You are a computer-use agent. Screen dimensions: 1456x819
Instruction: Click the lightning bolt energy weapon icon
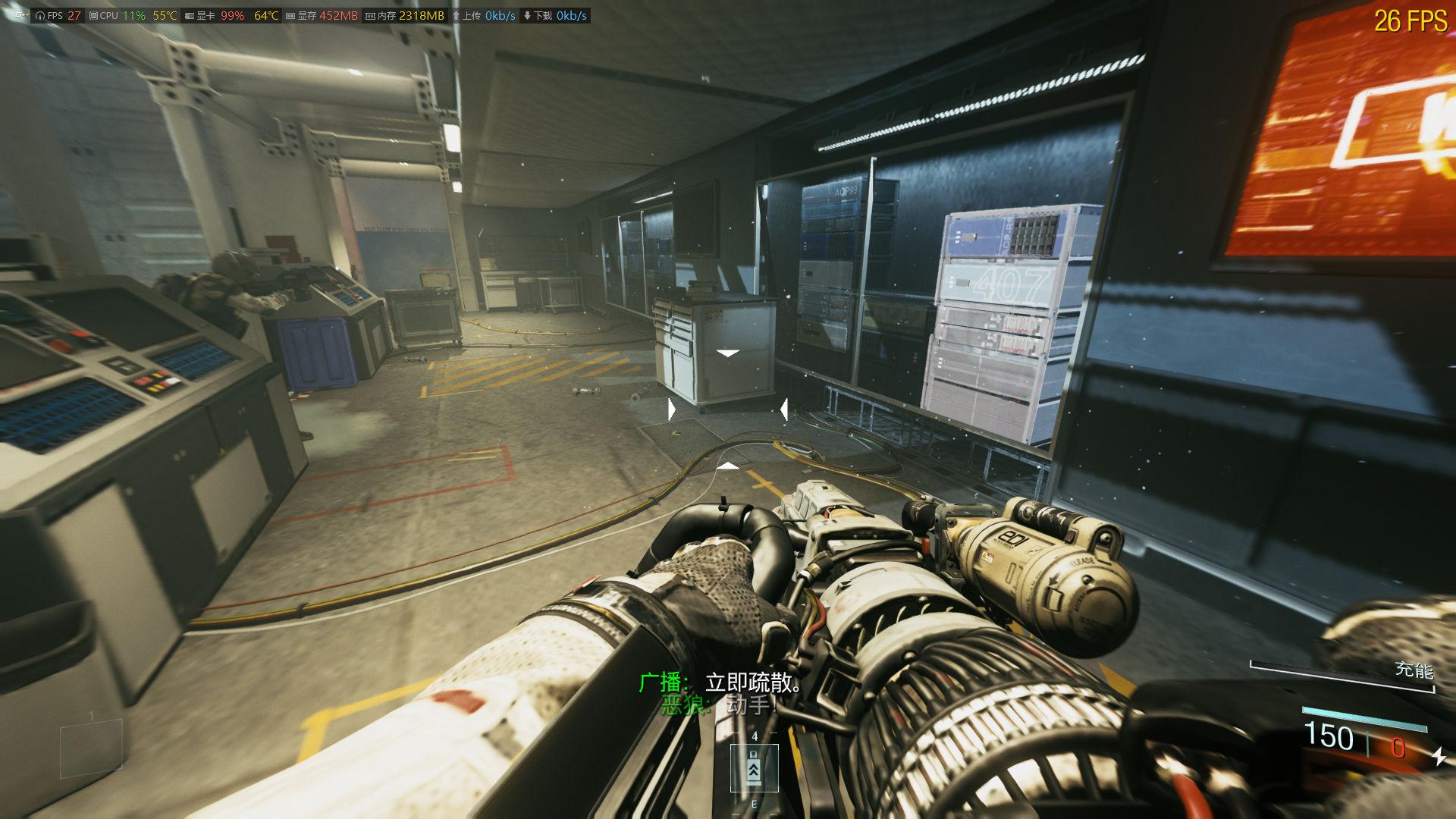pyautogui.click(x=1438, y=755)
